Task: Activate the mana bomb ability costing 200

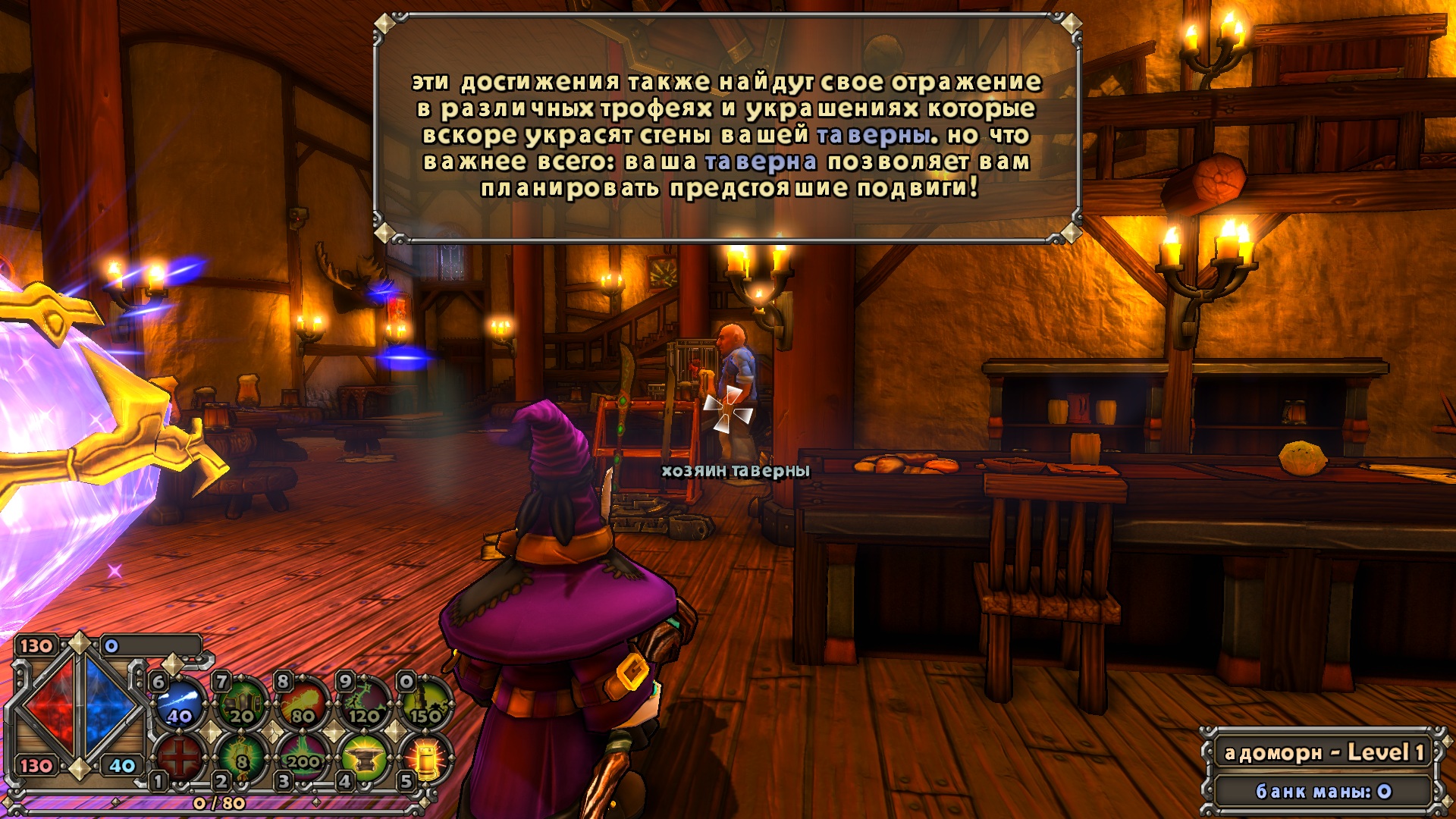Action: [x=303, y=757]
